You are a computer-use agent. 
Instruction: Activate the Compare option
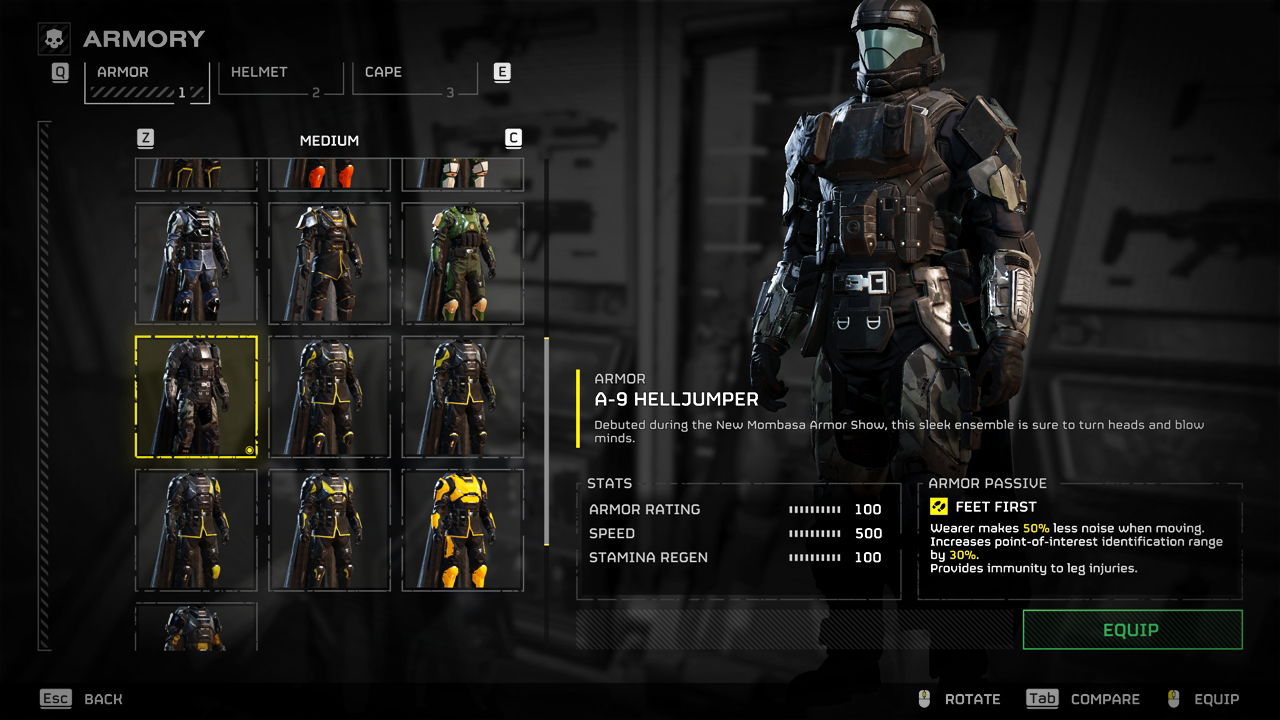pyautogui.click(x=1104, y=699)
